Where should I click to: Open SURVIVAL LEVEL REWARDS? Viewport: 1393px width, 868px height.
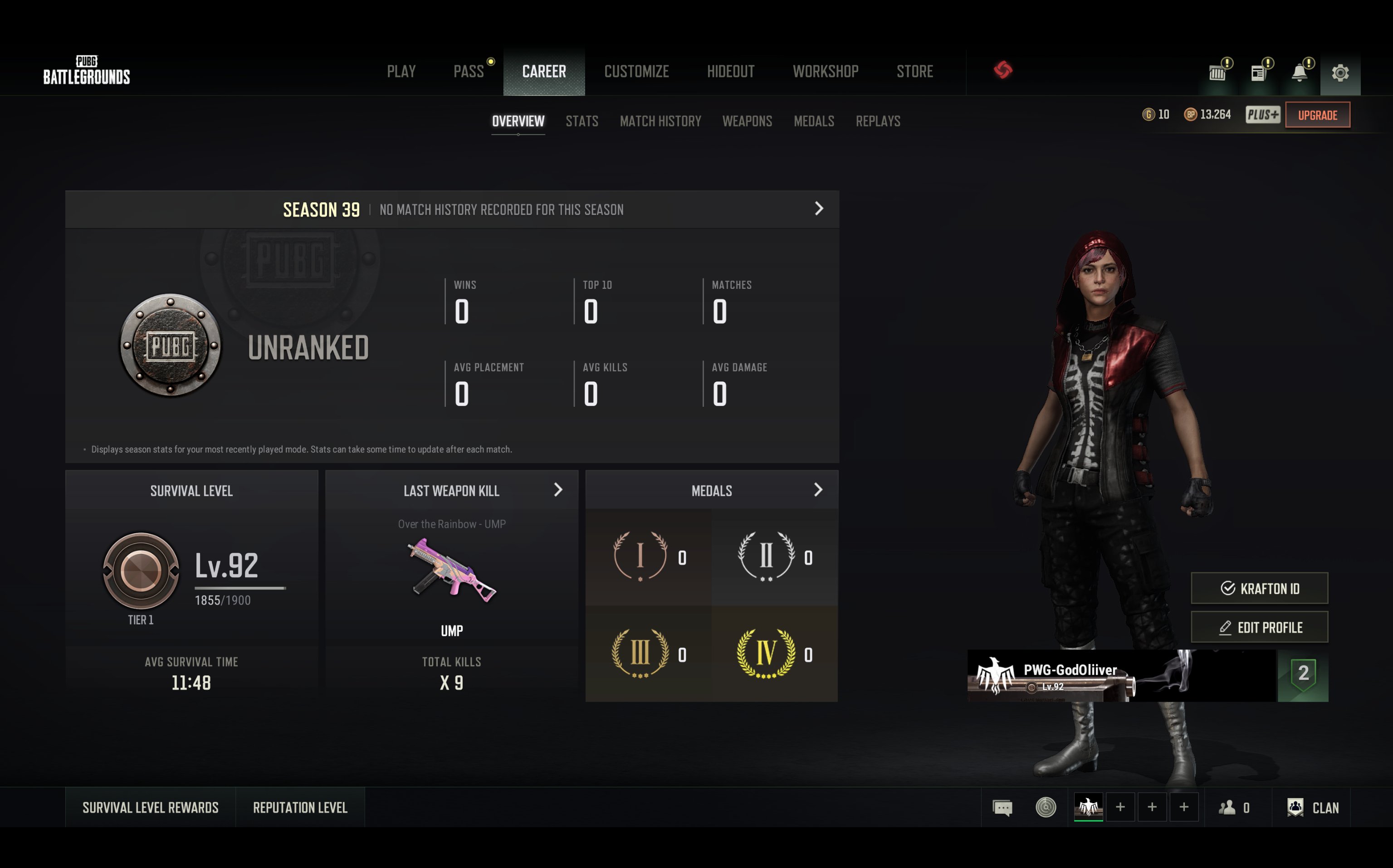[151, 808]
